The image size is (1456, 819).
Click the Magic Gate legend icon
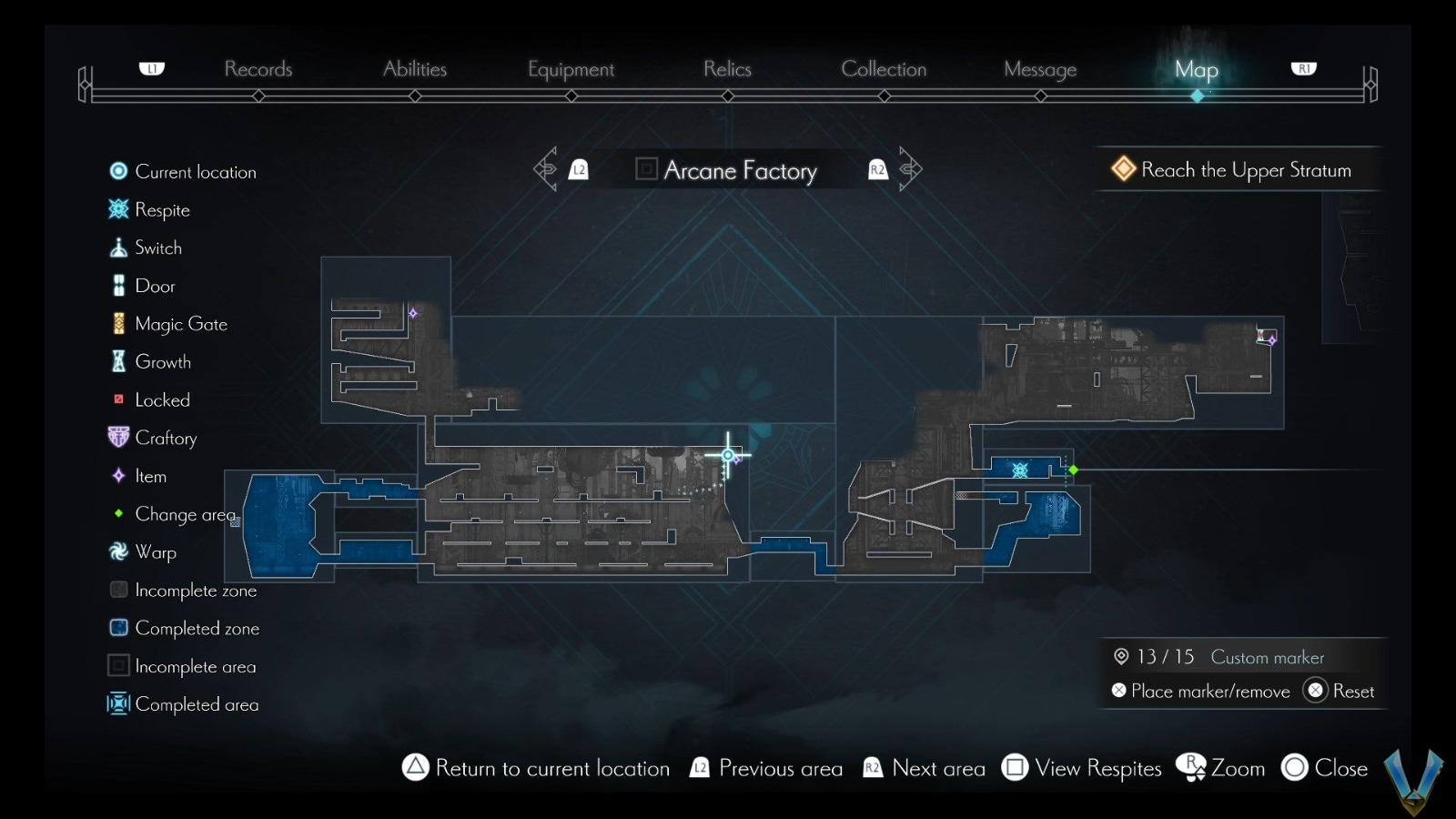tap(118, 323)
